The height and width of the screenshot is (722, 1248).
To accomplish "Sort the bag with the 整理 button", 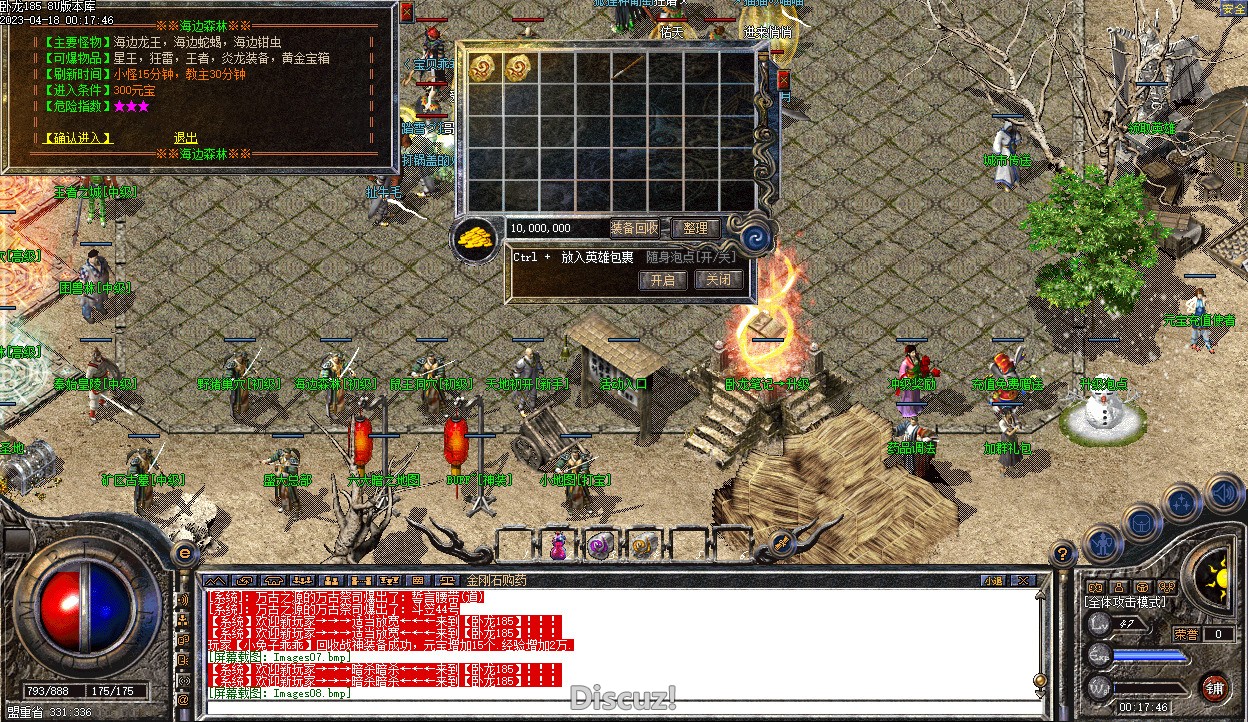I will point(696,229).
